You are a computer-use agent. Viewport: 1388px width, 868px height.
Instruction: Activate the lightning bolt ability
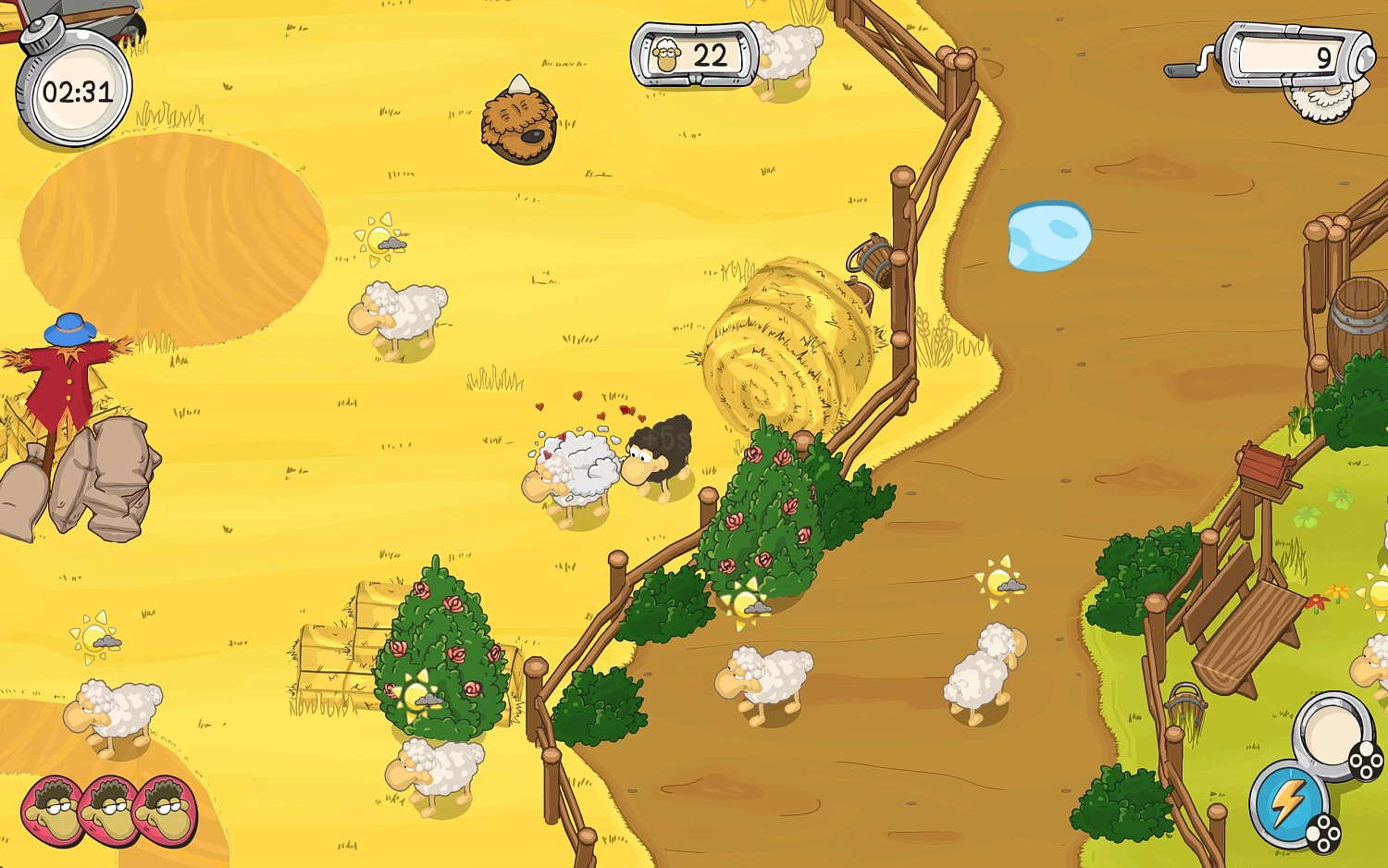[x=1287, y=803]
